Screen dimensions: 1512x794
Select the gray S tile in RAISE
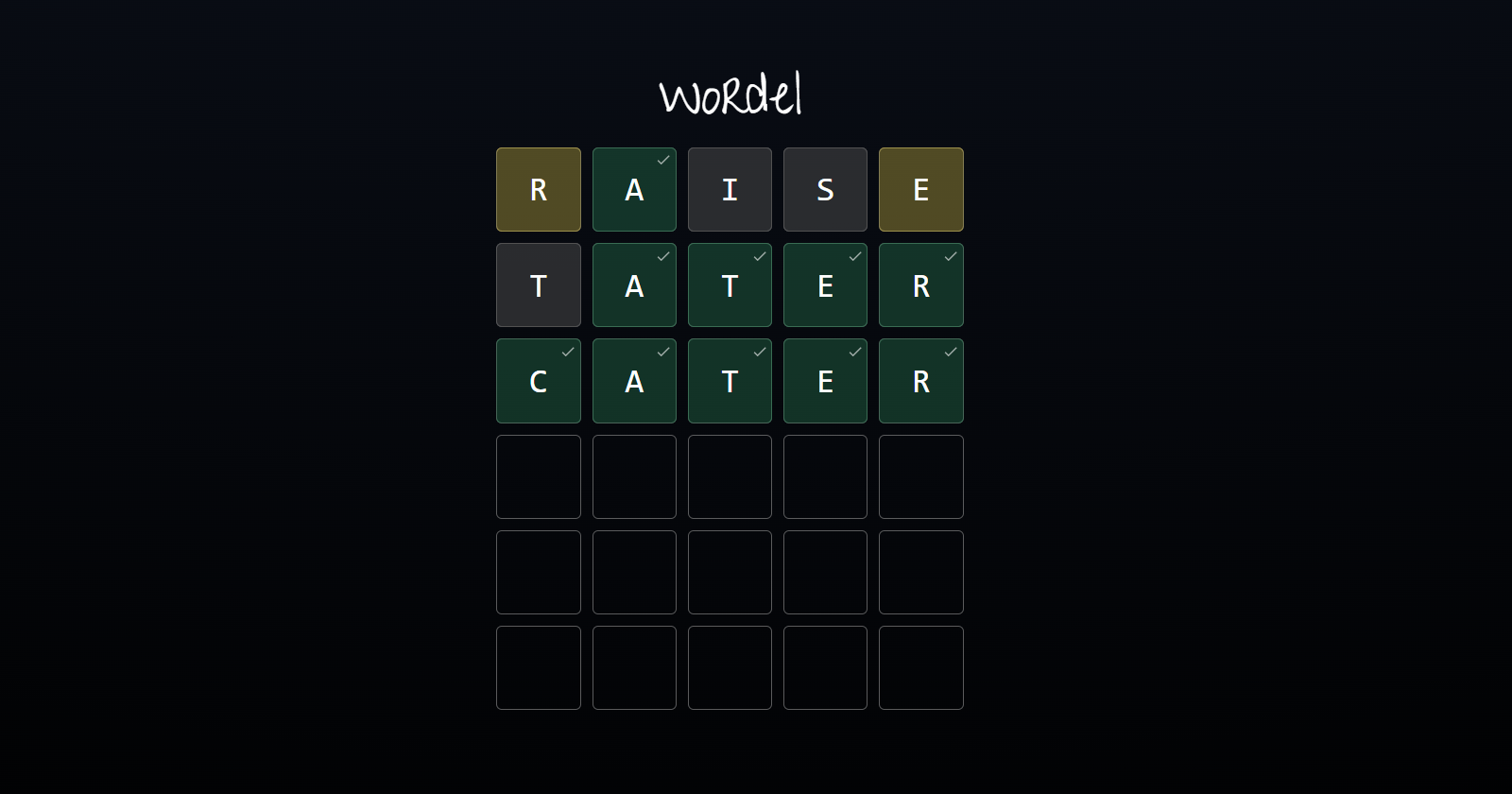pos(824,189)
